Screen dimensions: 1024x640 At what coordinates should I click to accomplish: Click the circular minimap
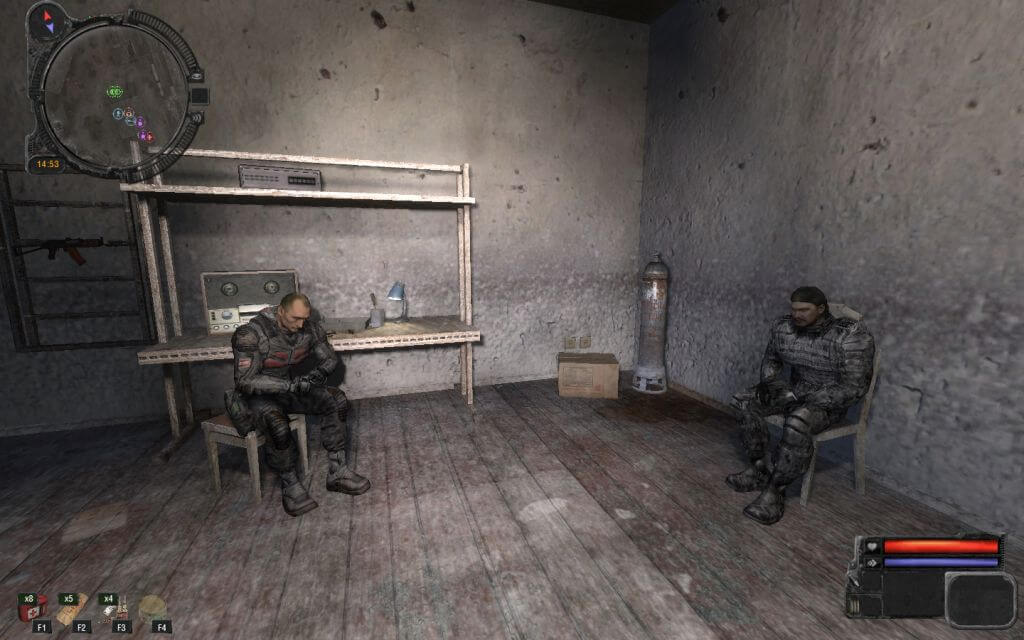(115, 95)
